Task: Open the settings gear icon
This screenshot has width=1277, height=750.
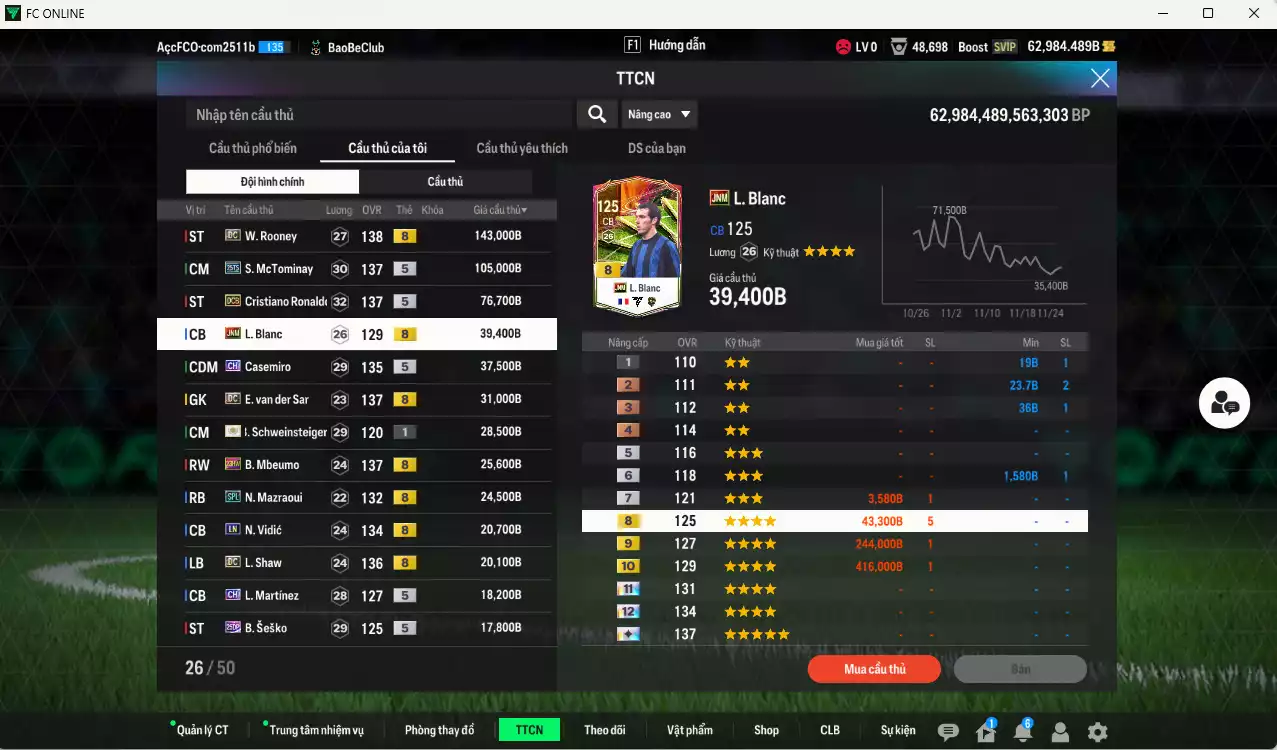Action: [1097, 732]
